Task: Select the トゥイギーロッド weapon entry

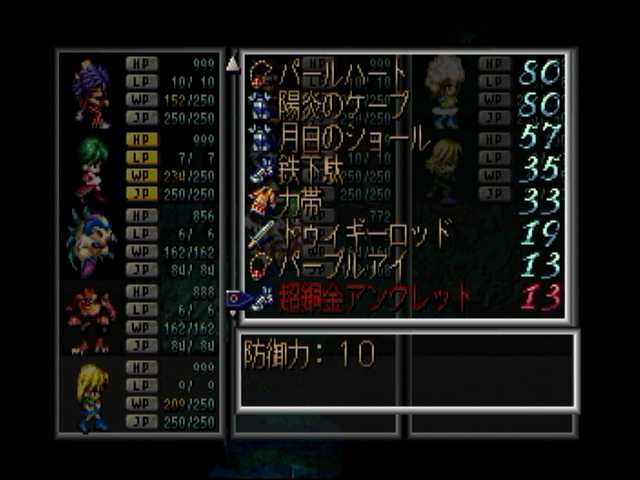Action: (365, 234)
